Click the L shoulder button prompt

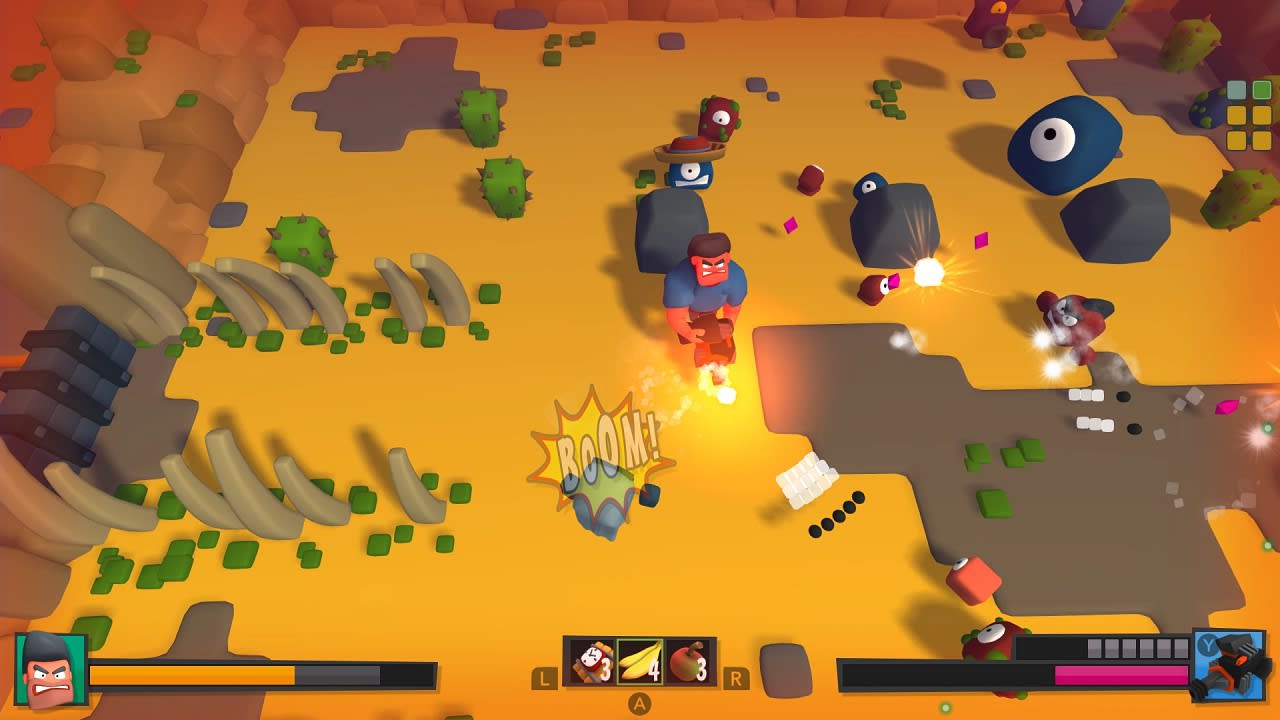click(x=543, y=678)
